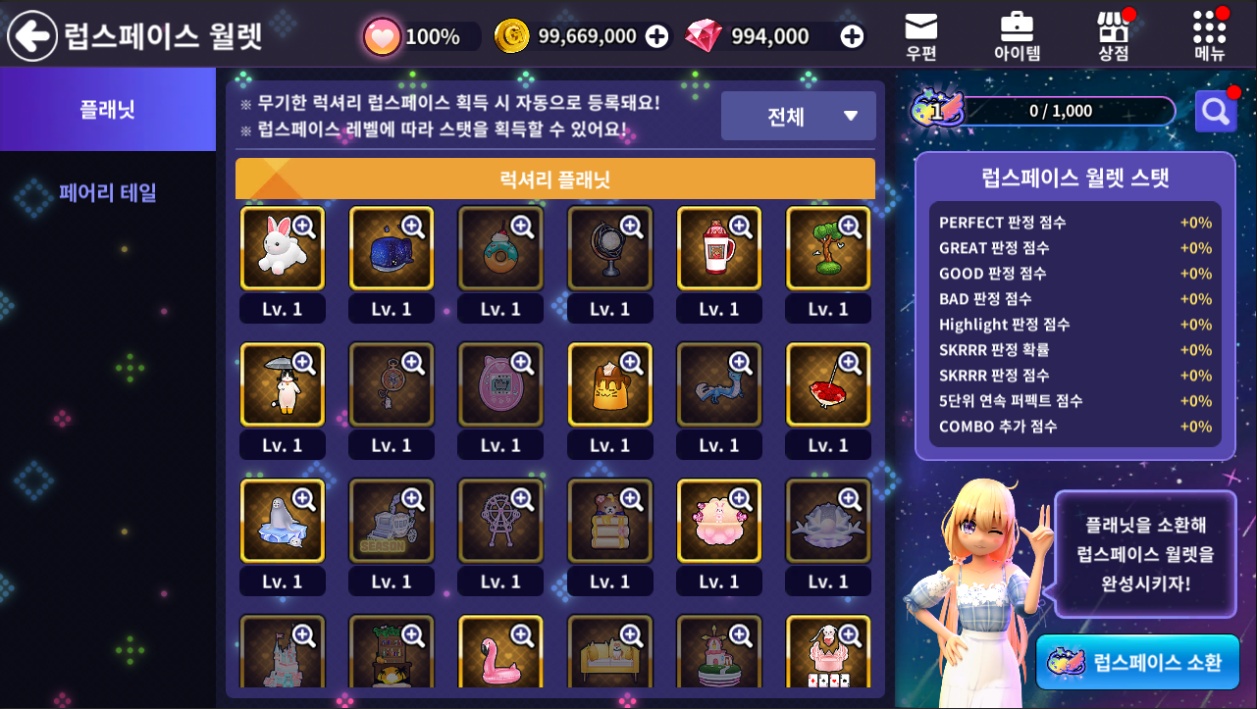The width and height of the screenshot is (1257, 709).
Task: Select the pudding dessert planet tile
Action: tap(609, 385)
